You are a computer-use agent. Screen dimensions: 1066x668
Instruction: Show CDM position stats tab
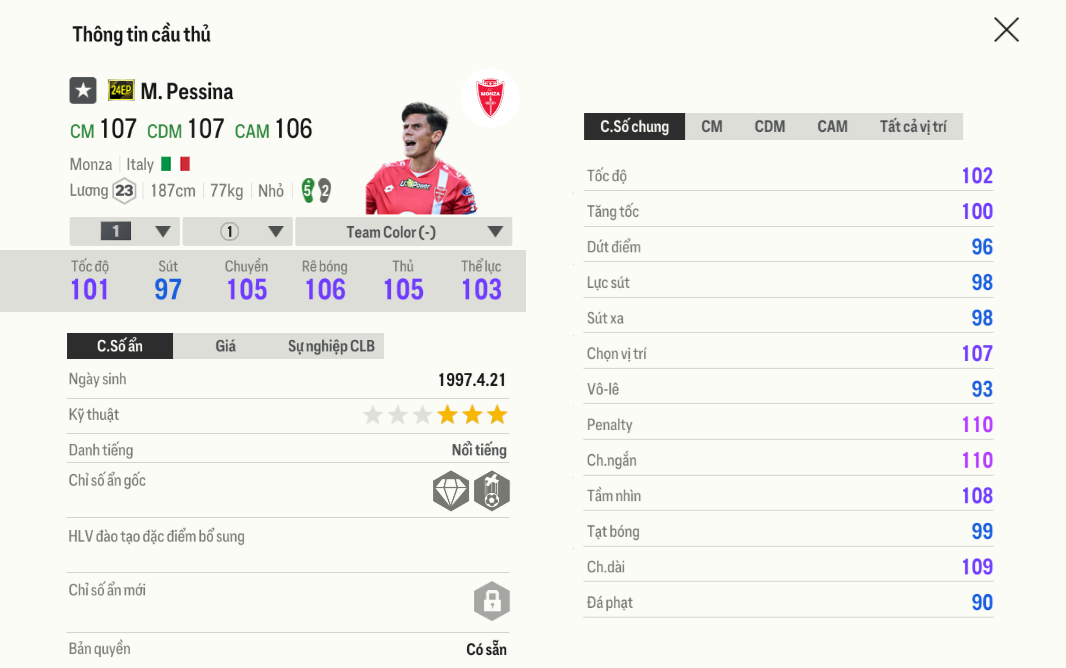770,127
